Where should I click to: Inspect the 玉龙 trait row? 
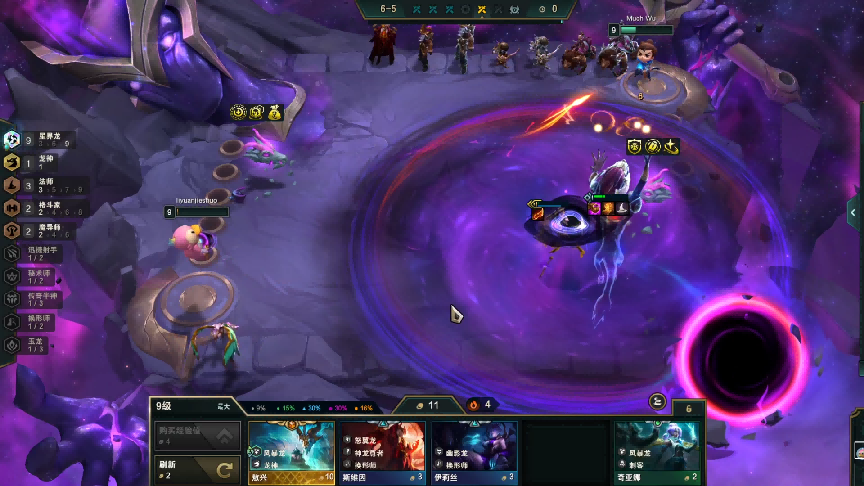click(40, 345)
